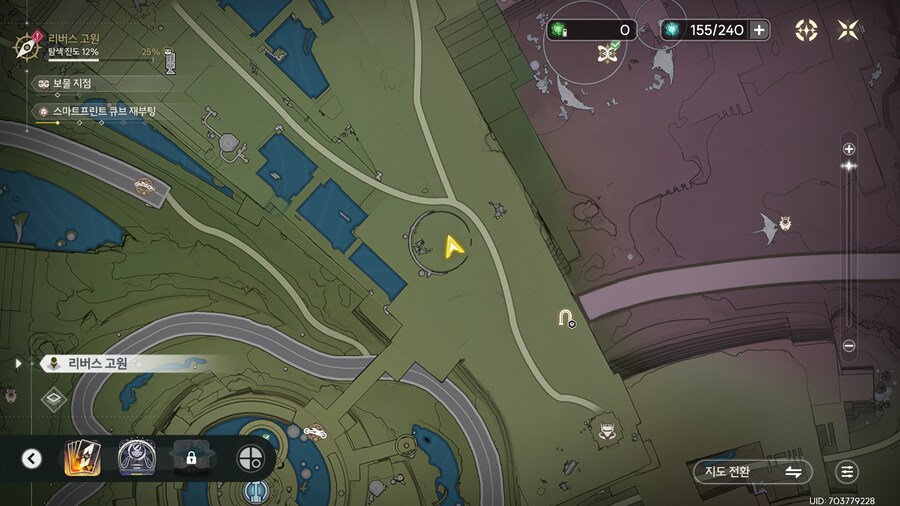The width and height of the screenshot is (900, 506).
Task: Select the locked toolbar item
Action: tap(190, 458)
